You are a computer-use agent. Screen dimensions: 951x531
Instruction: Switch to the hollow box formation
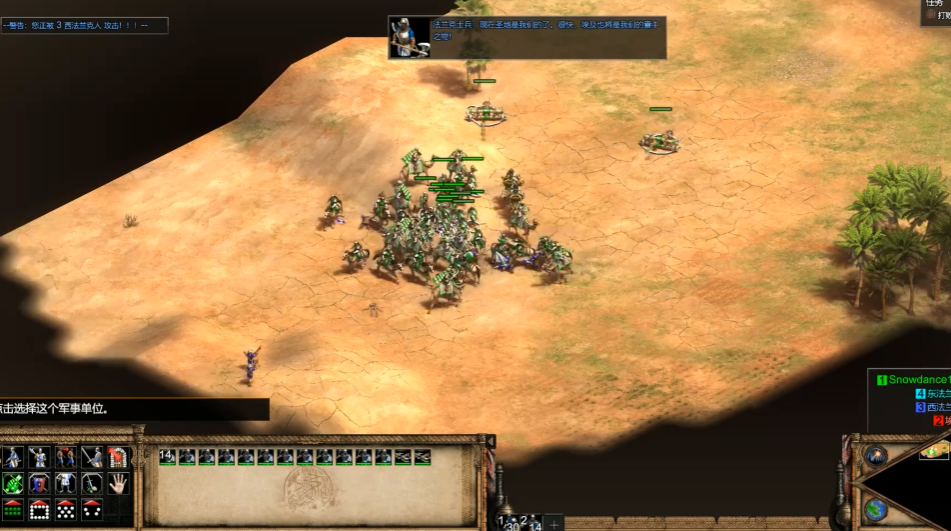click(x=39, y=509)
